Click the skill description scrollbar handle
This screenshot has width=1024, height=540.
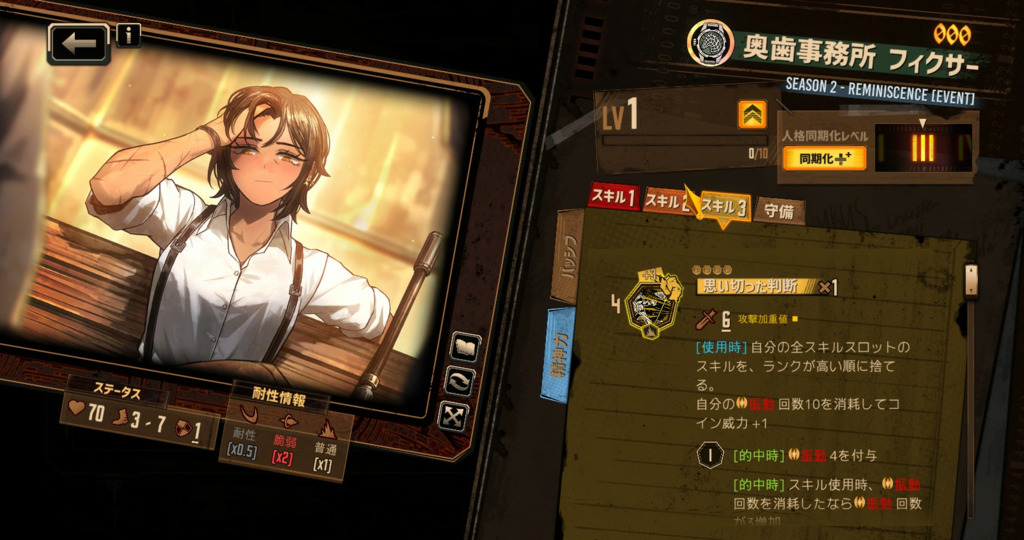coord(969,279)
